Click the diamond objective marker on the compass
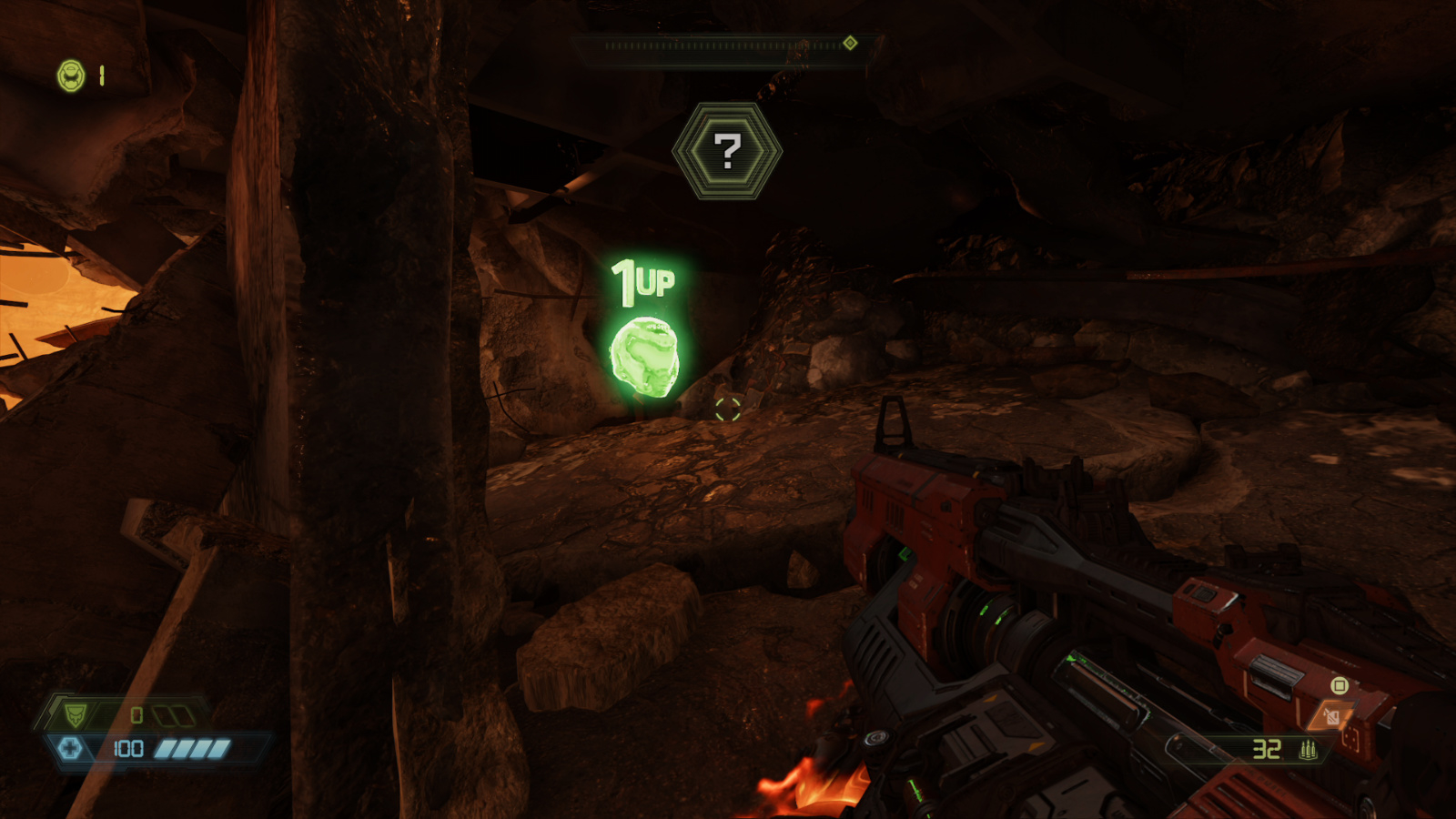1456x819 pixels. (x=849, y=40)
